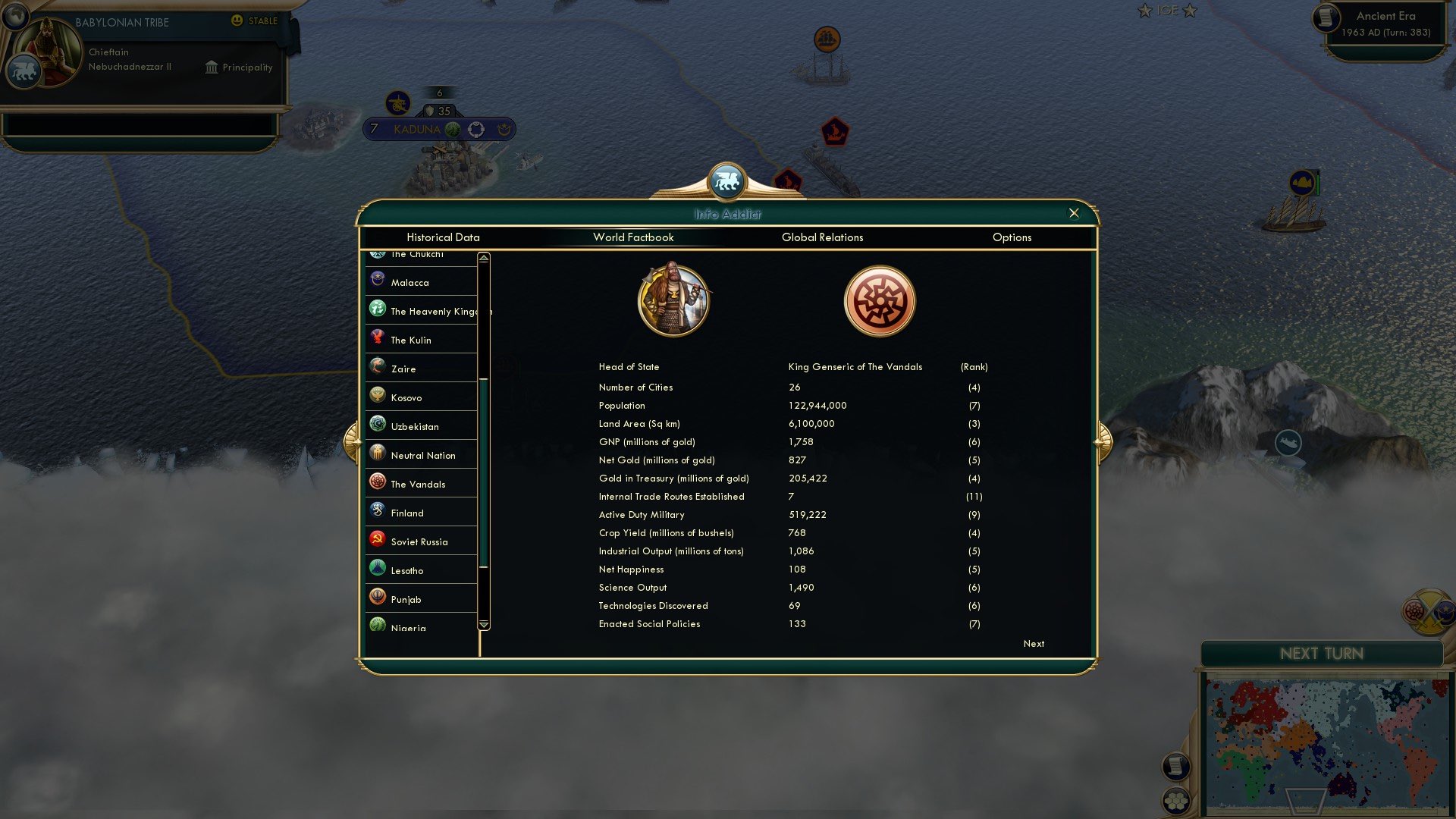This screenshot has width=1456, height=819.
Task: Click the Info Addict lion crest above panel
Action: pos(726,180)
